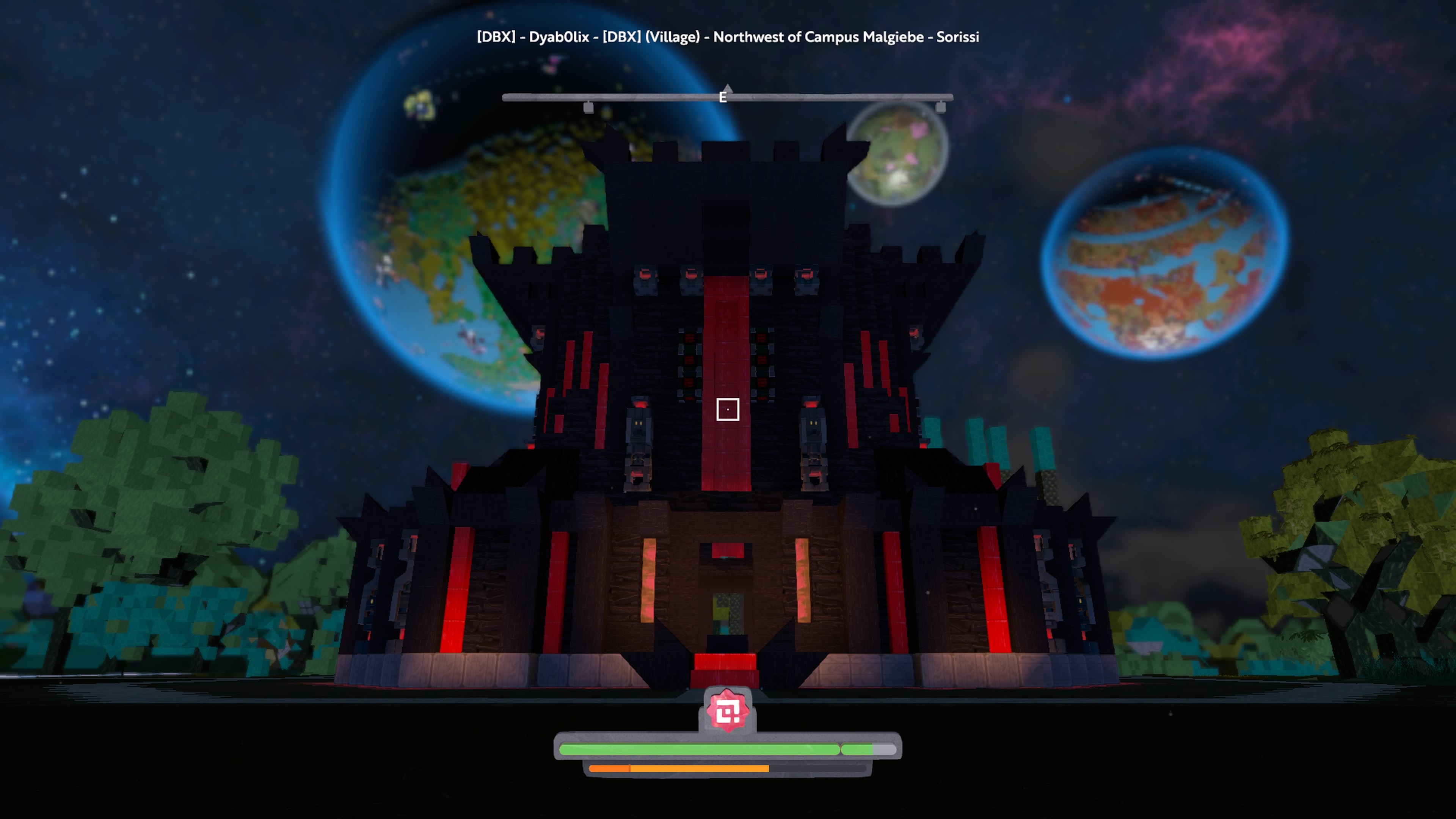Click the pink beacon status icon
1456x819 pixels.
(x=728, y=711)
